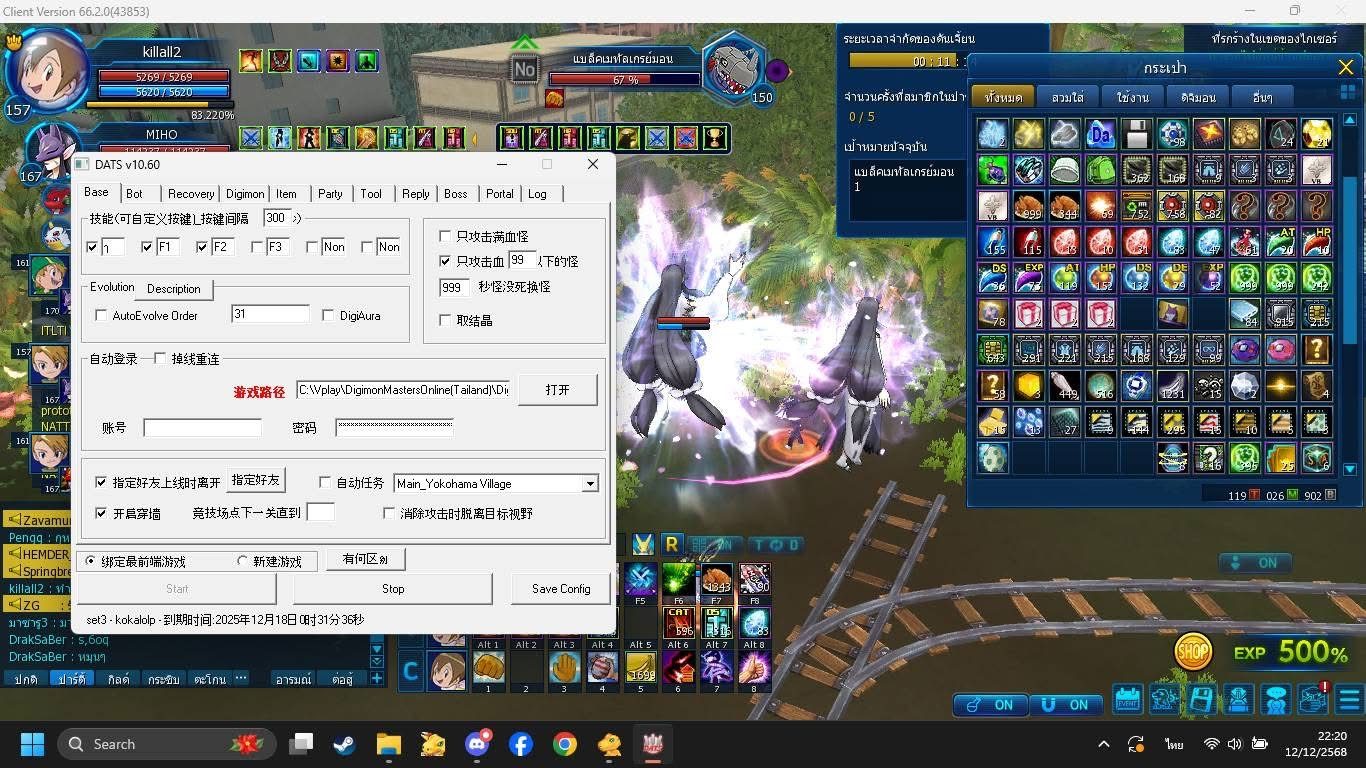The width and height of the screenshot is (1366, 768).
Task: Save the DATS bot configuration
Action: [560, 589]
